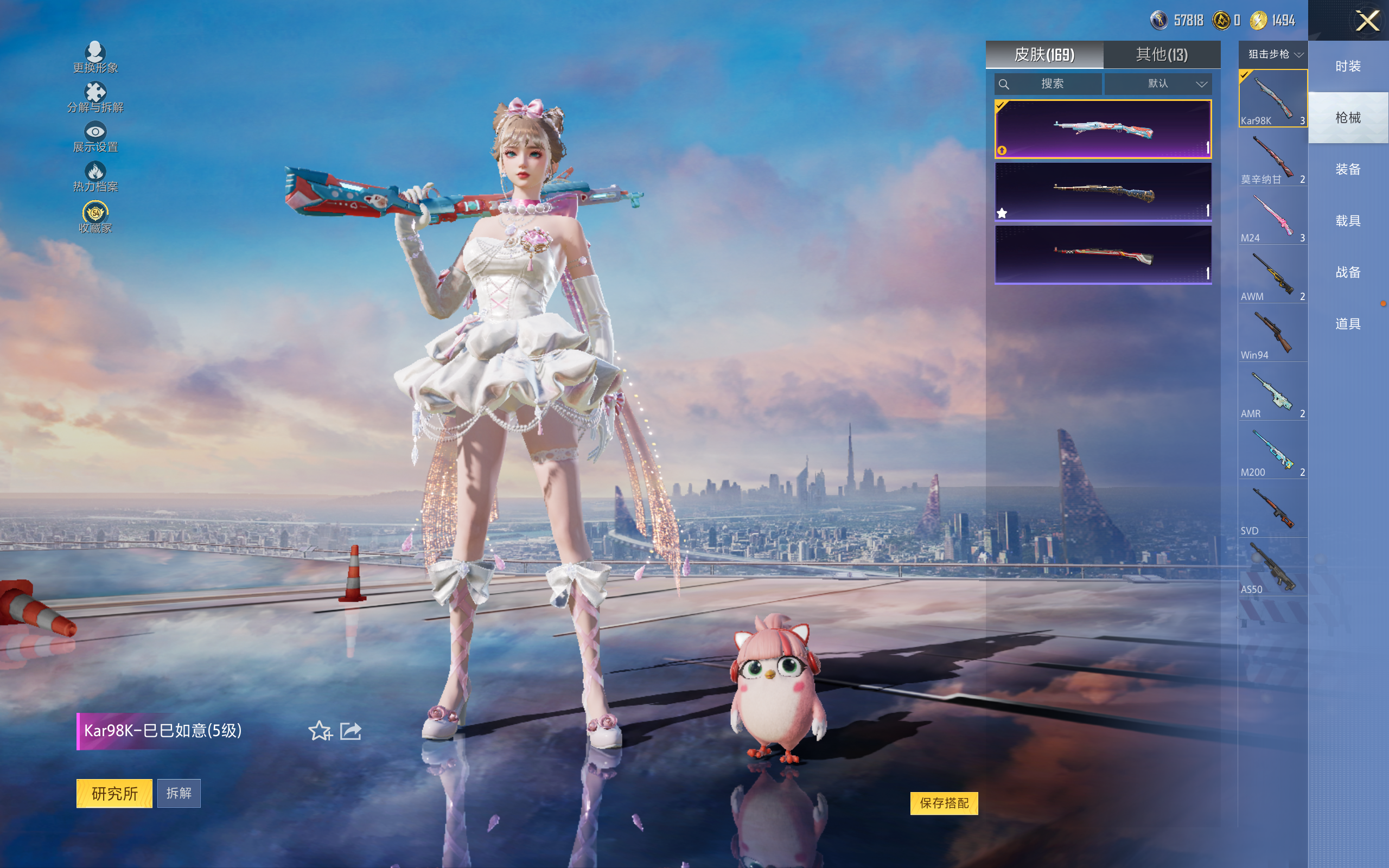Screen dimensions: 1389x868
Task: Choose the AWM sniper rifle
Action: click(x=1272, y=275)
